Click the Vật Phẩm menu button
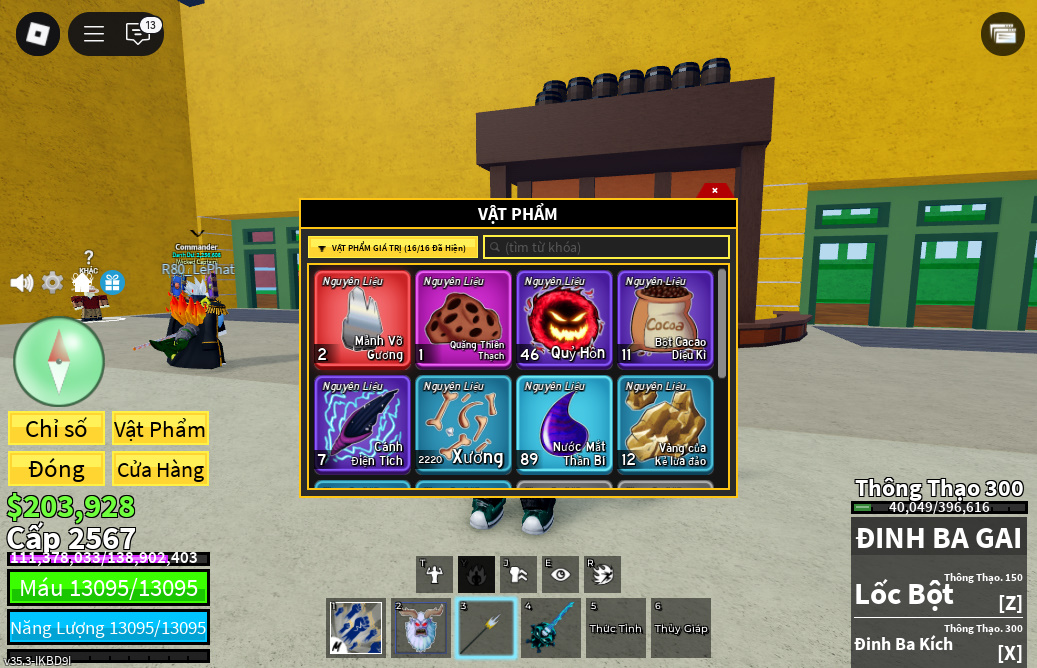This screenshot has width=1037, height=668. coord(160,429)
